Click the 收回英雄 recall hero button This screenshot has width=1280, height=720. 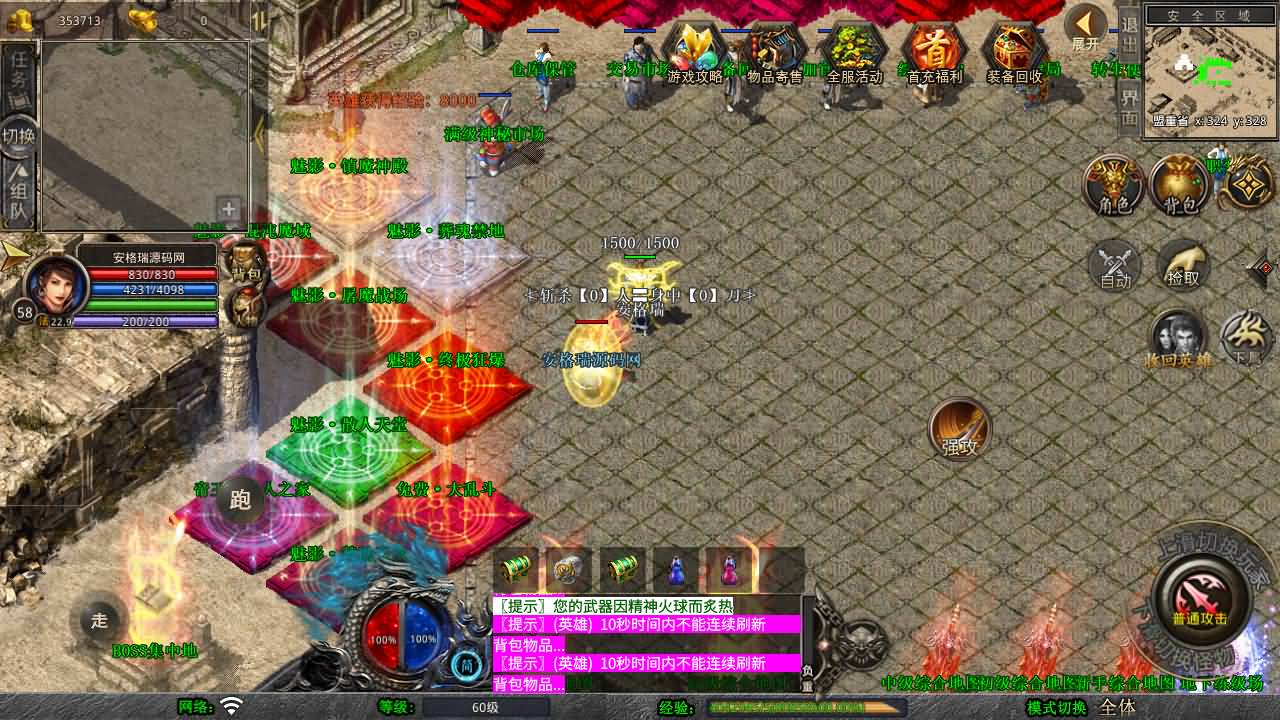[x=1178, y=340]
